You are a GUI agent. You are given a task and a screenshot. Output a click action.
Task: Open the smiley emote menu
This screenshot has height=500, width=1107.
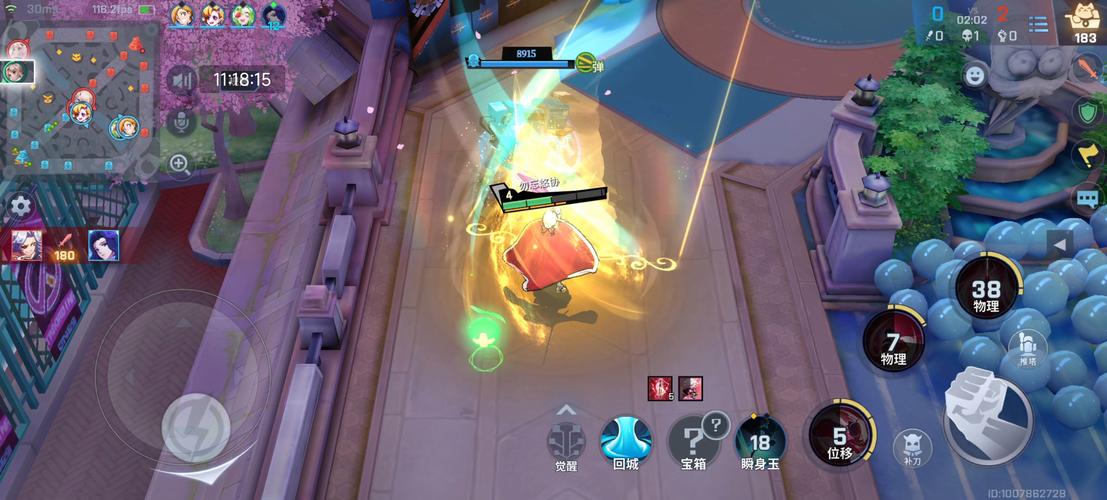[975, 74]
